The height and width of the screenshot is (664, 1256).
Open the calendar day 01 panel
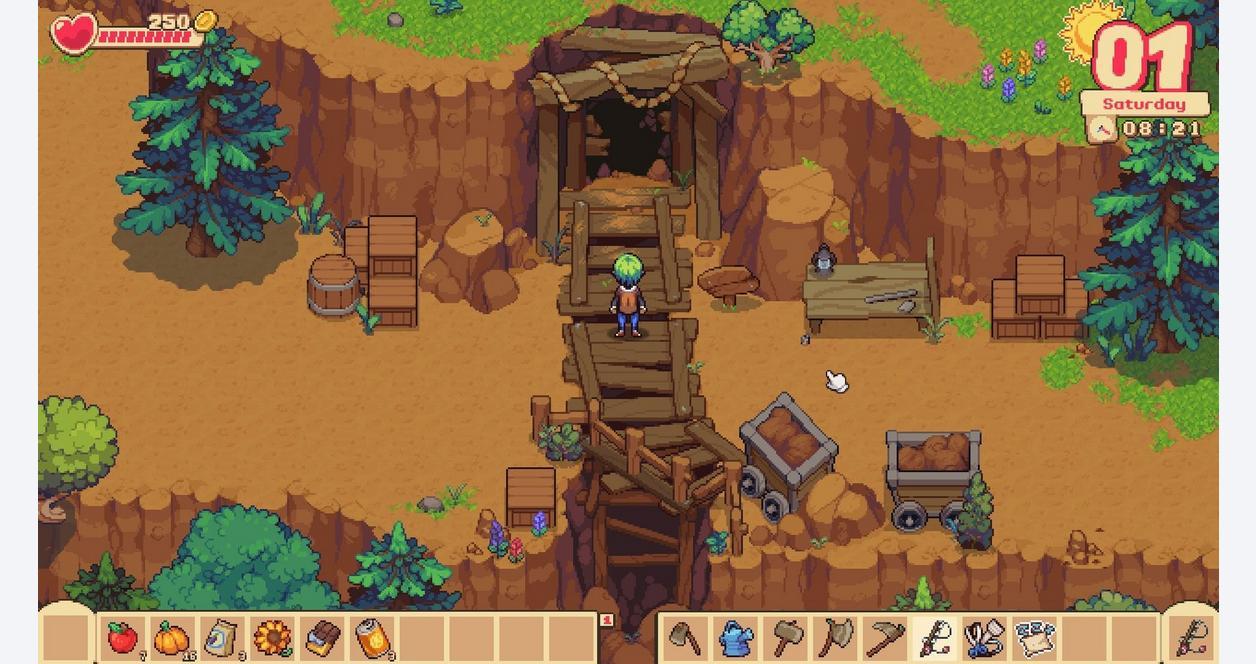pos(1143,58)
